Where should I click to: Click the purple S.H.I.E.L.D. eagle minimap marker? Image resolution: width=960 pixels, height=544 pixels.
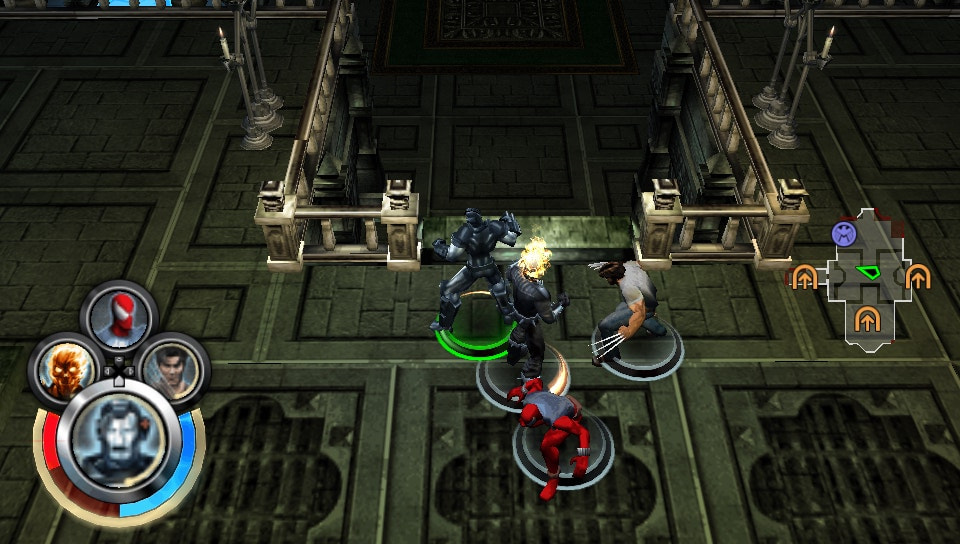(x=844, y=234)
